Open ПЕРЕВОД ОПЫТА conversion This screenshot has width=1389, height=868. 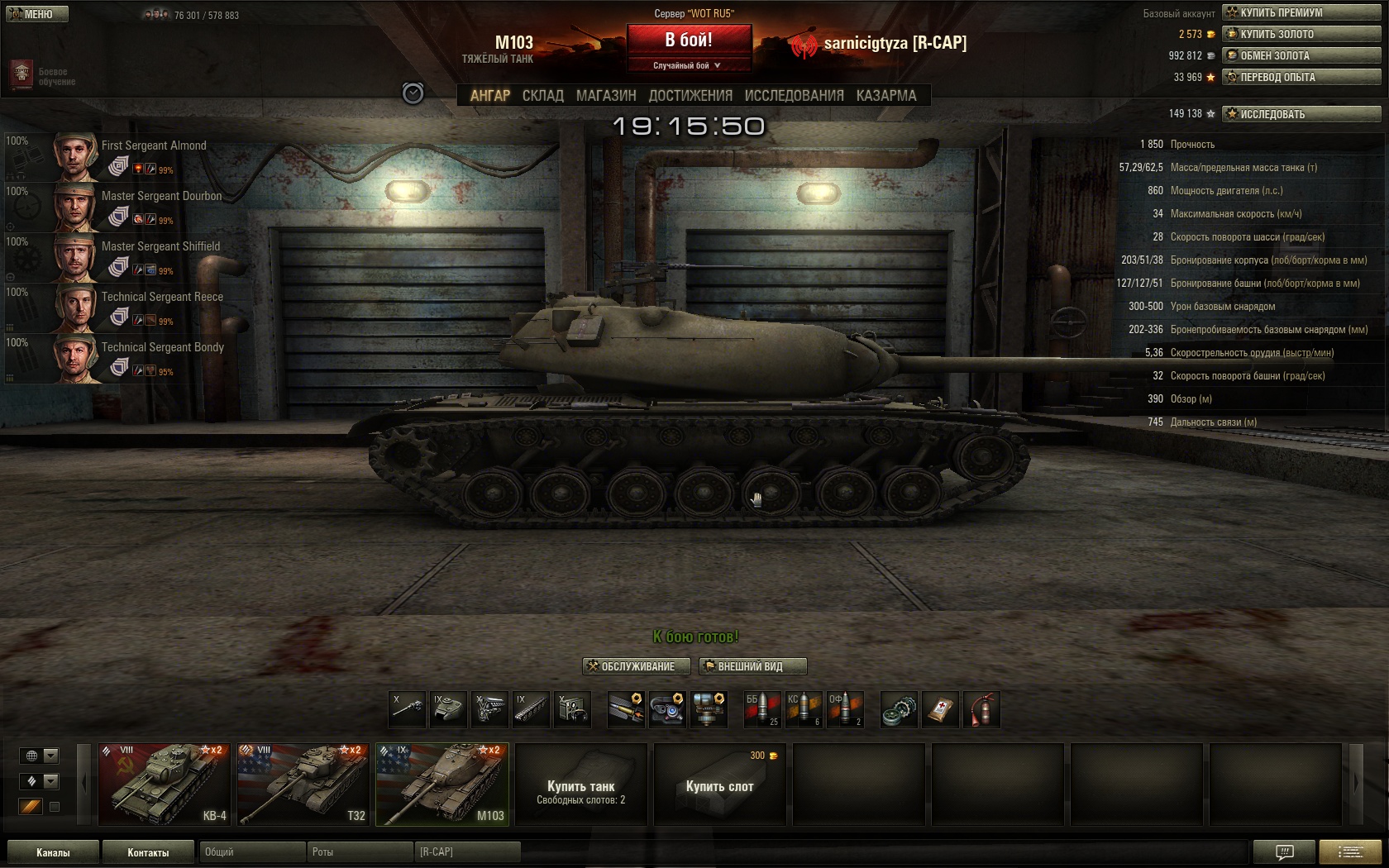(x=1301, y=77)
